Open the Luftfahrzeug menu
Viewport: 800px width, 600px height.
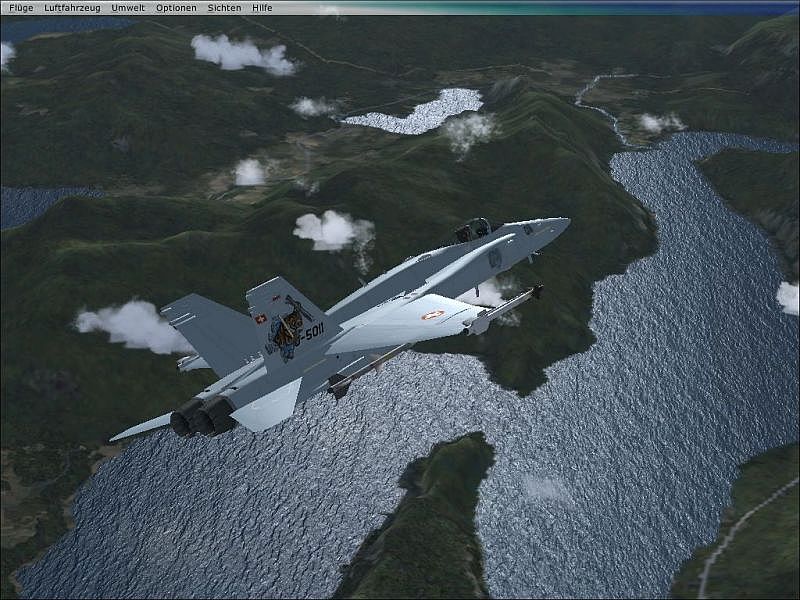73,7
